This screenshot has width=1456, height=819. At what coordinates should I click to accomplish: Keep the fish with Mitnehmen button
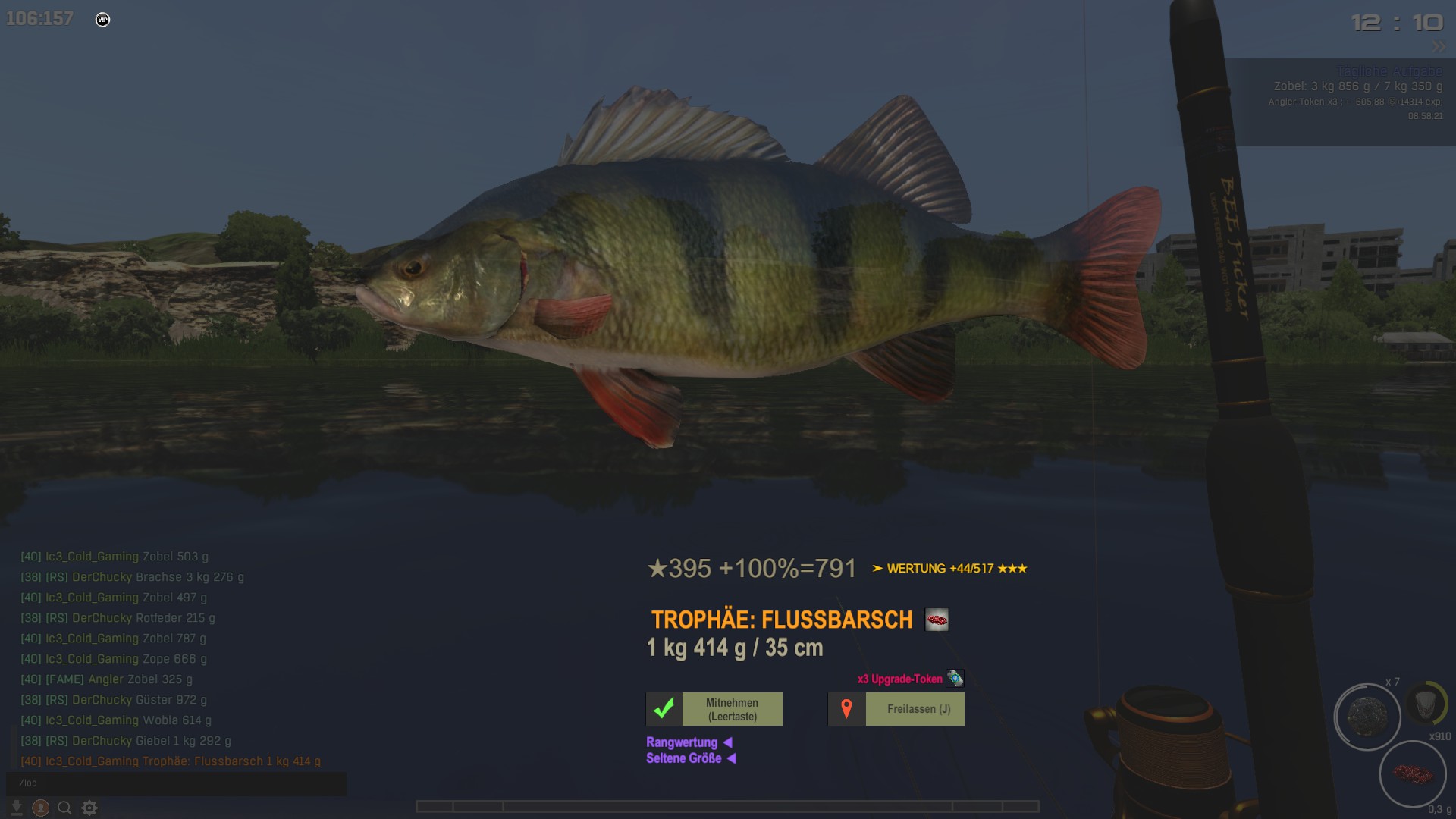[x=714, y=709]
